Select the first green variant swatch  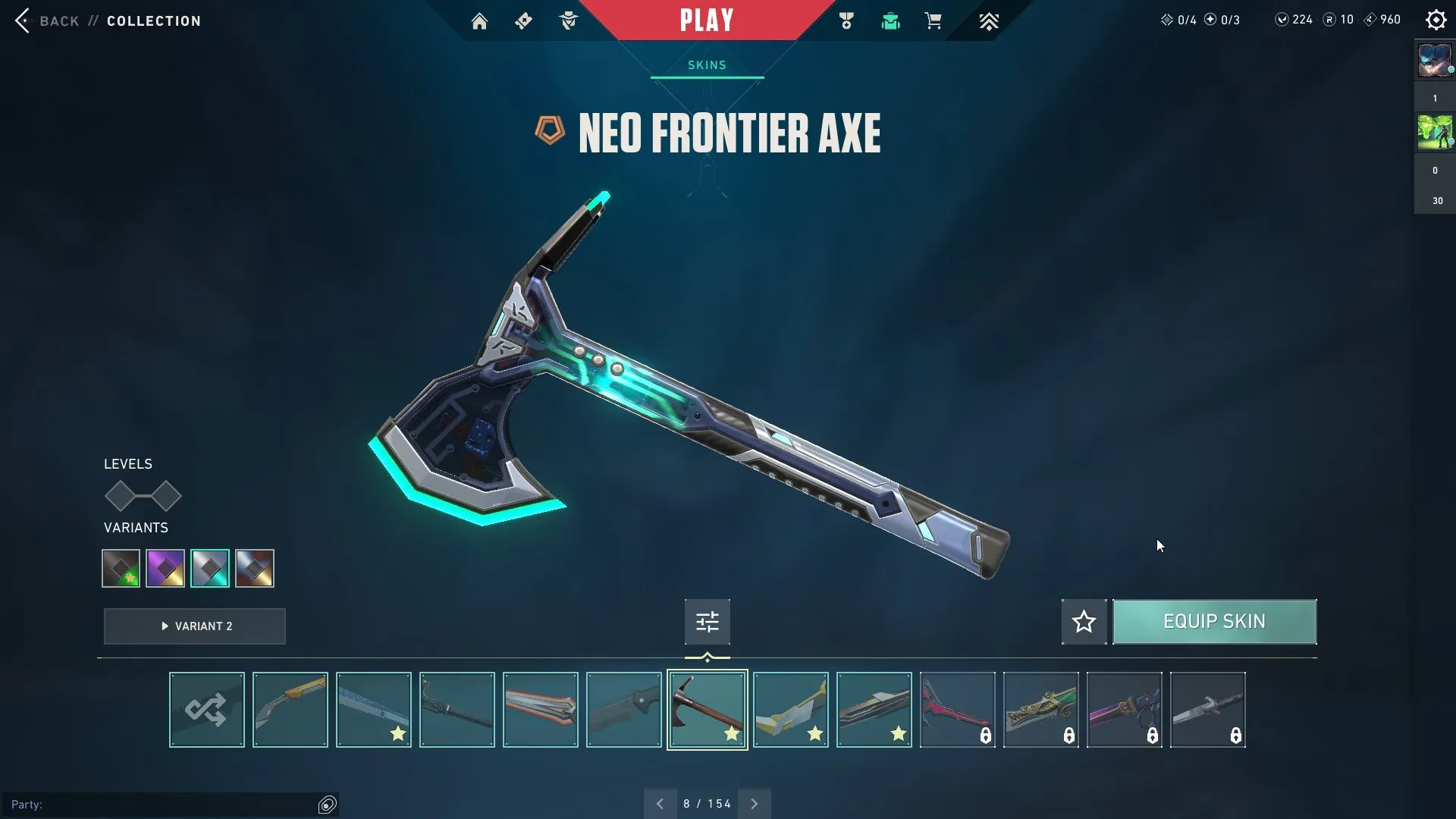[x=120, y=568]
